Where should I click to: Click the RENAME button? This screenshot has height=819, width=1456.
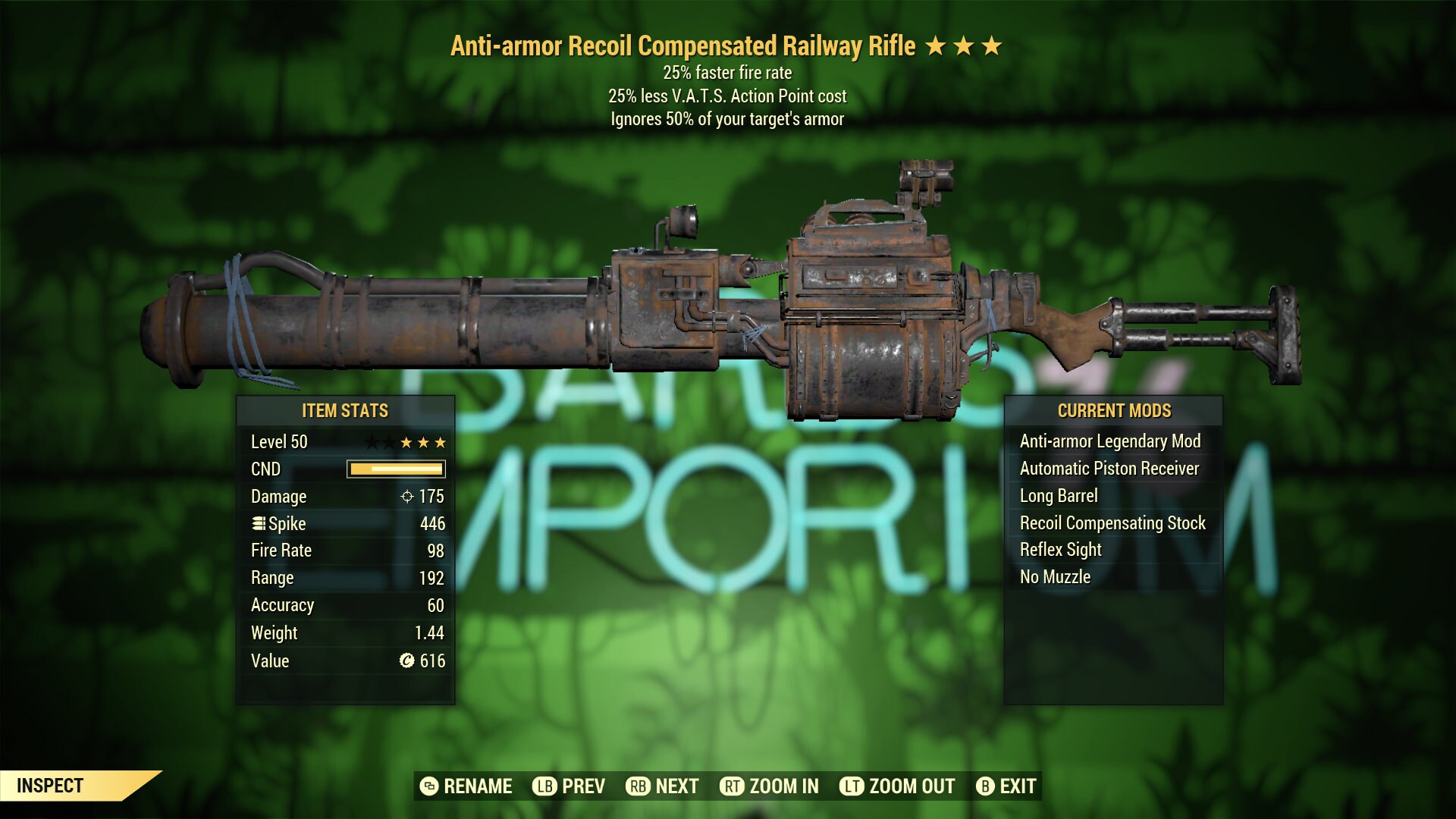point(479,786)
